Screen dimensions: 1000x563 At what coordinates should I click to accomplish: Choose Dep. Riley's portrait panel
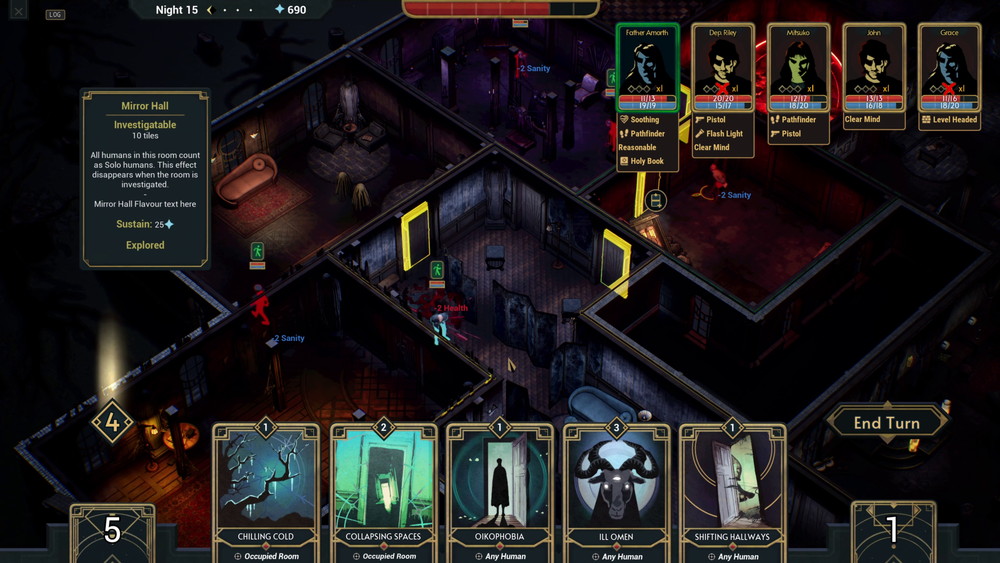click(x=722, y=67)
